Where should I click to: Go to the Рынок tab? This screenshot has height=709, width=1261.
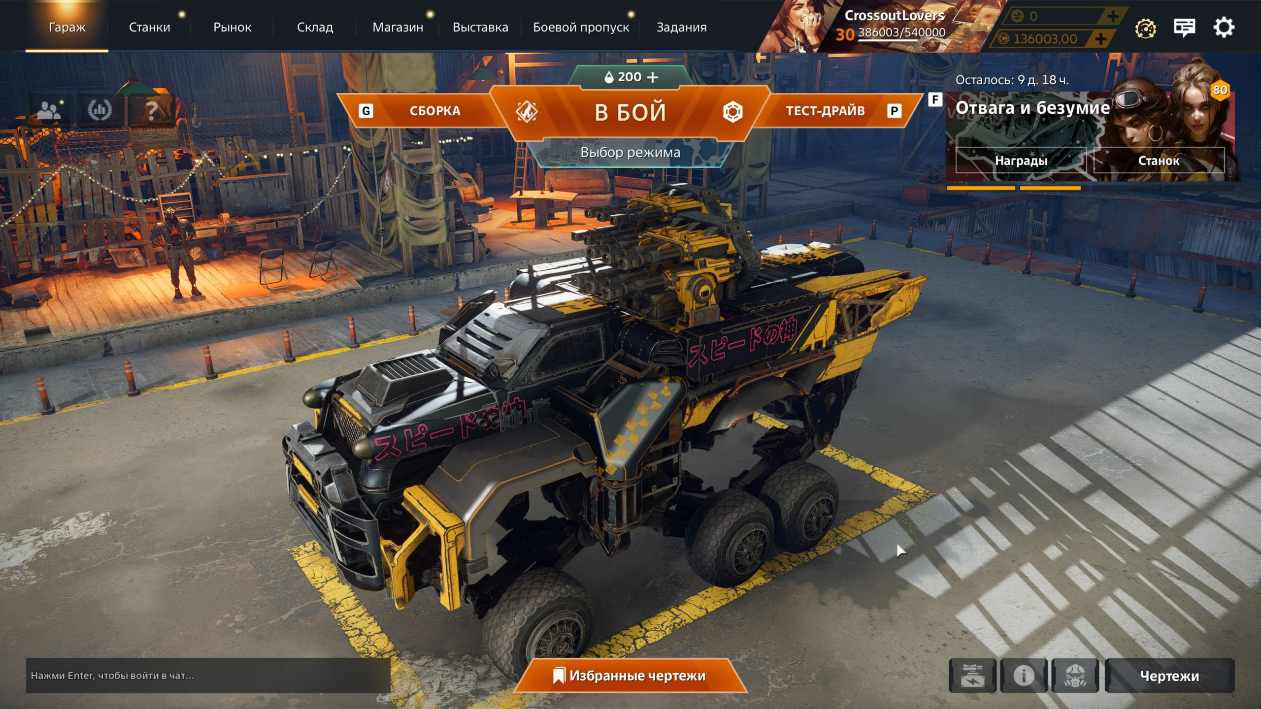click(x=232, y=27)
